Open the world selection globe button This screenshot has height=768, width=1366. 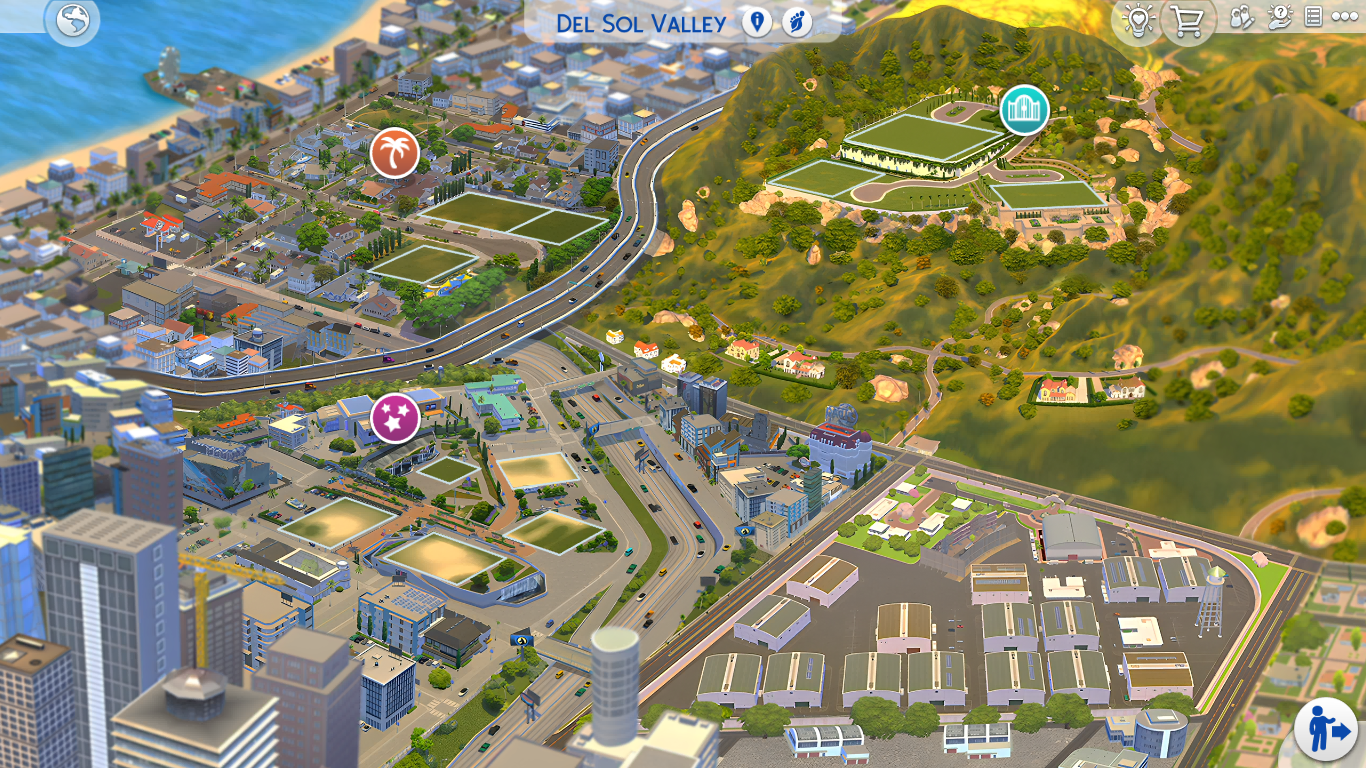(72, 21)
